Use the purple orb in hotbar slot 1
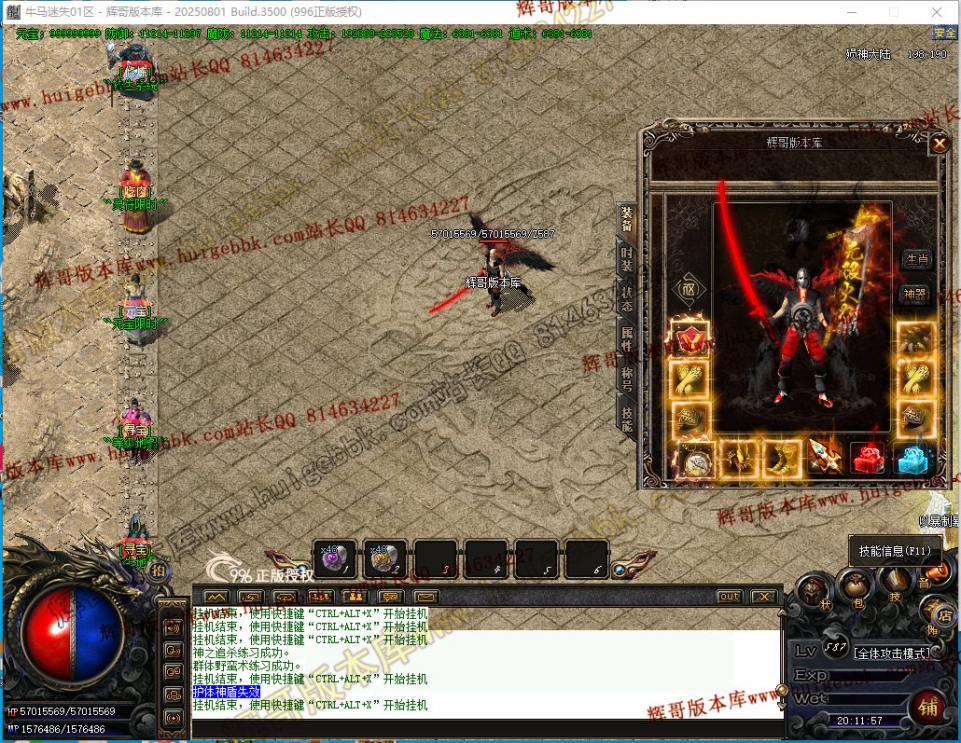 point(334,559)
